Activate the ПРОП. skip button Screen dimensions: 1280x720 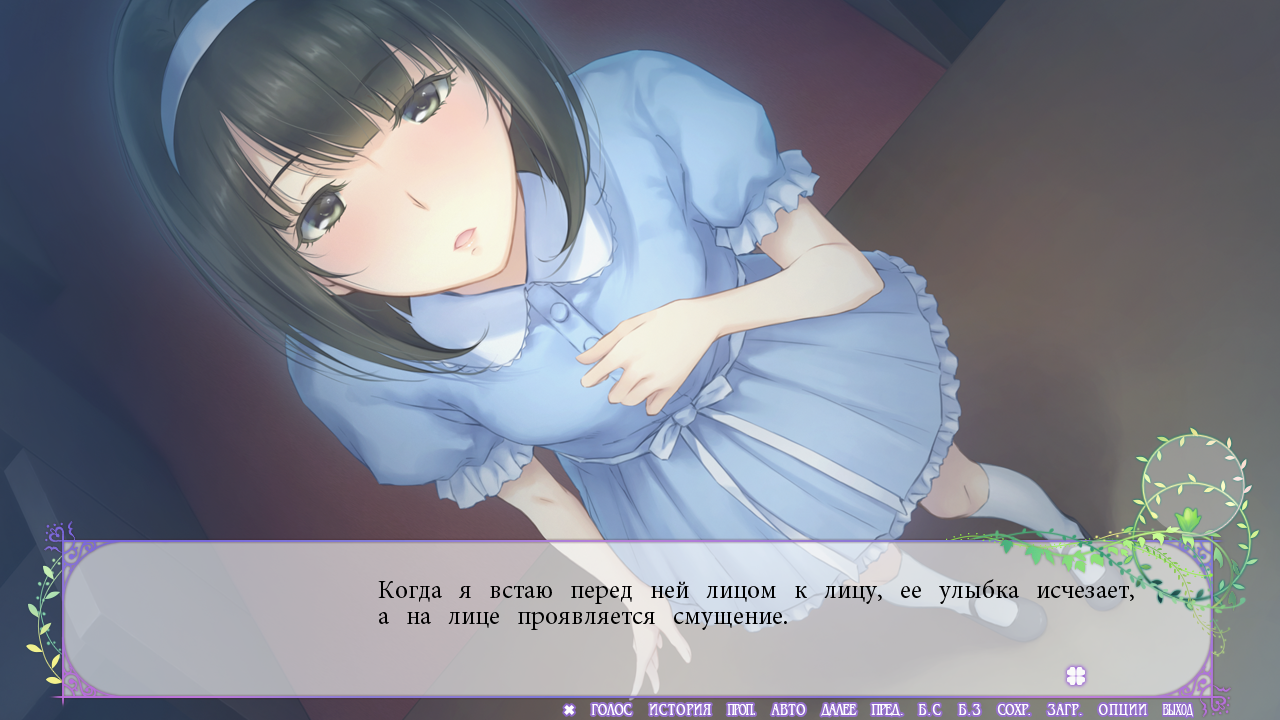point(741,710)
